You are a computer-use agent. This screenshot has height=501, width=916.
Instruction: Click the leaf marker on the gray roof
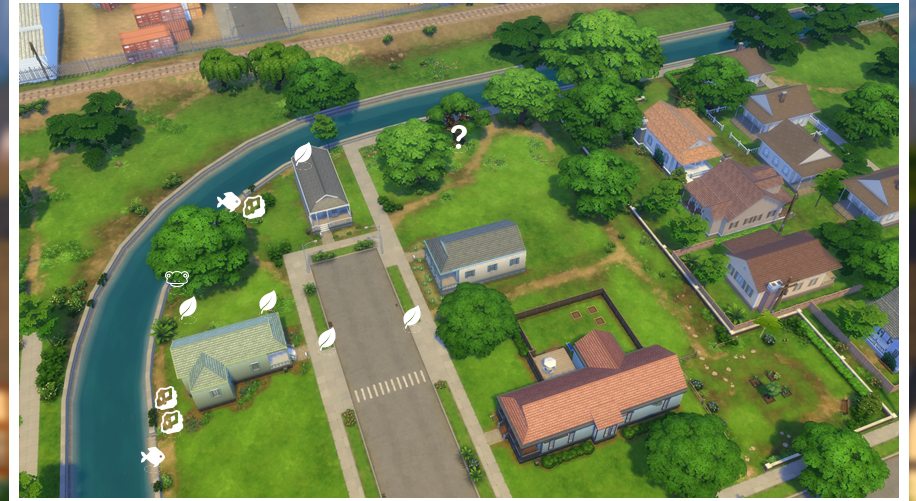[x=302, y=154]
